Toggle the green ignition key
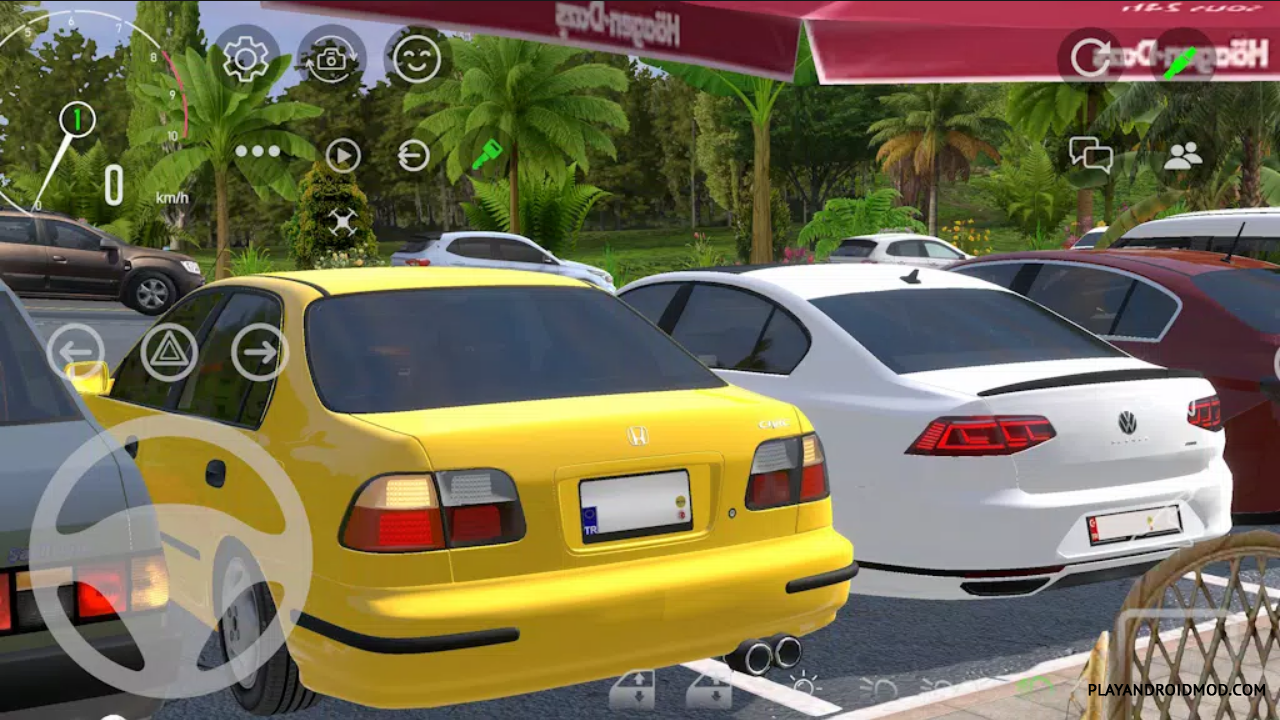The height and width of the screenshot is (720, 1280). tap(487, 154)
